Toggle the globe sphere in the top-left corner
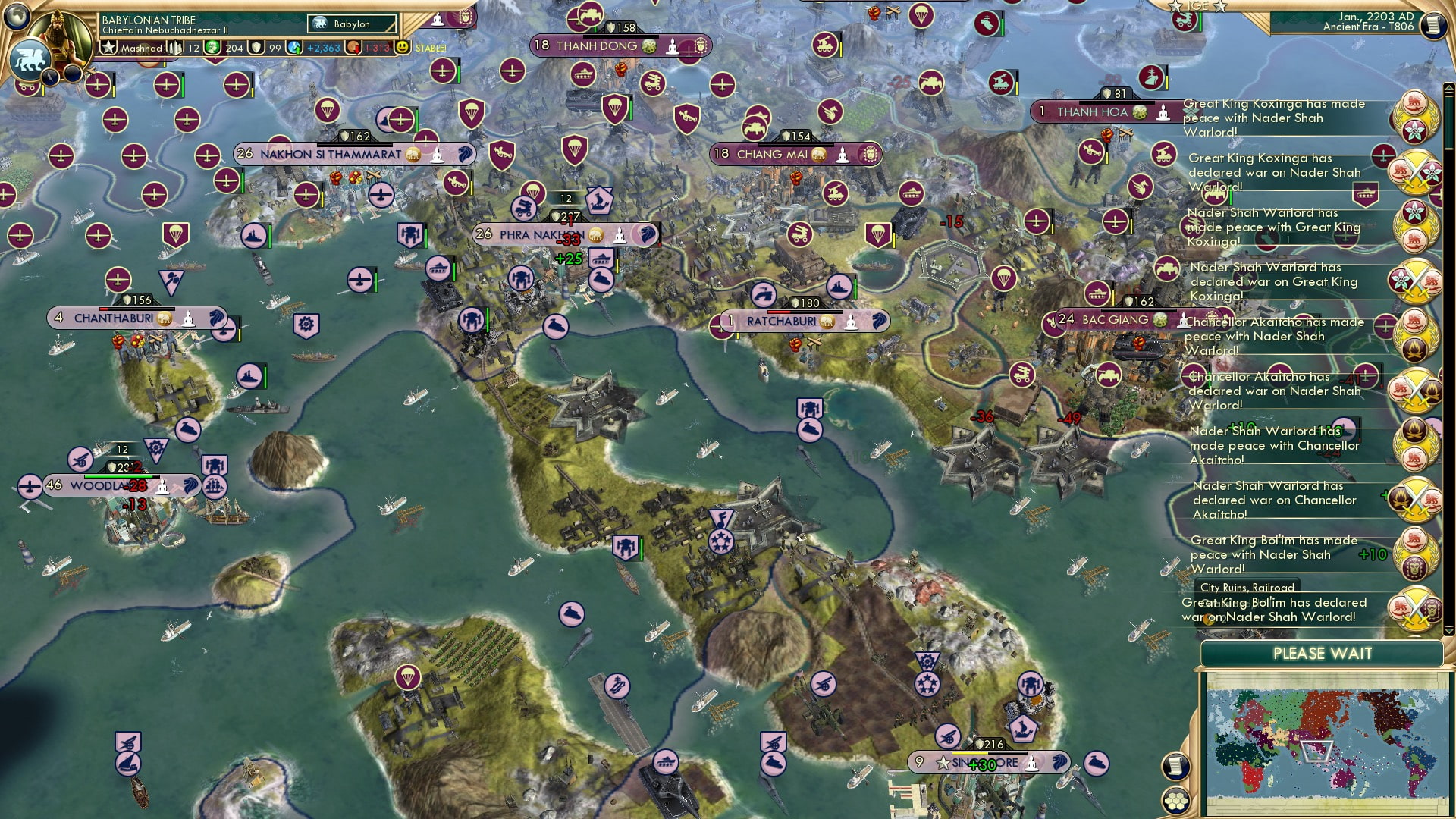Viewport: 1456px width, 819px height. [15, 17]
